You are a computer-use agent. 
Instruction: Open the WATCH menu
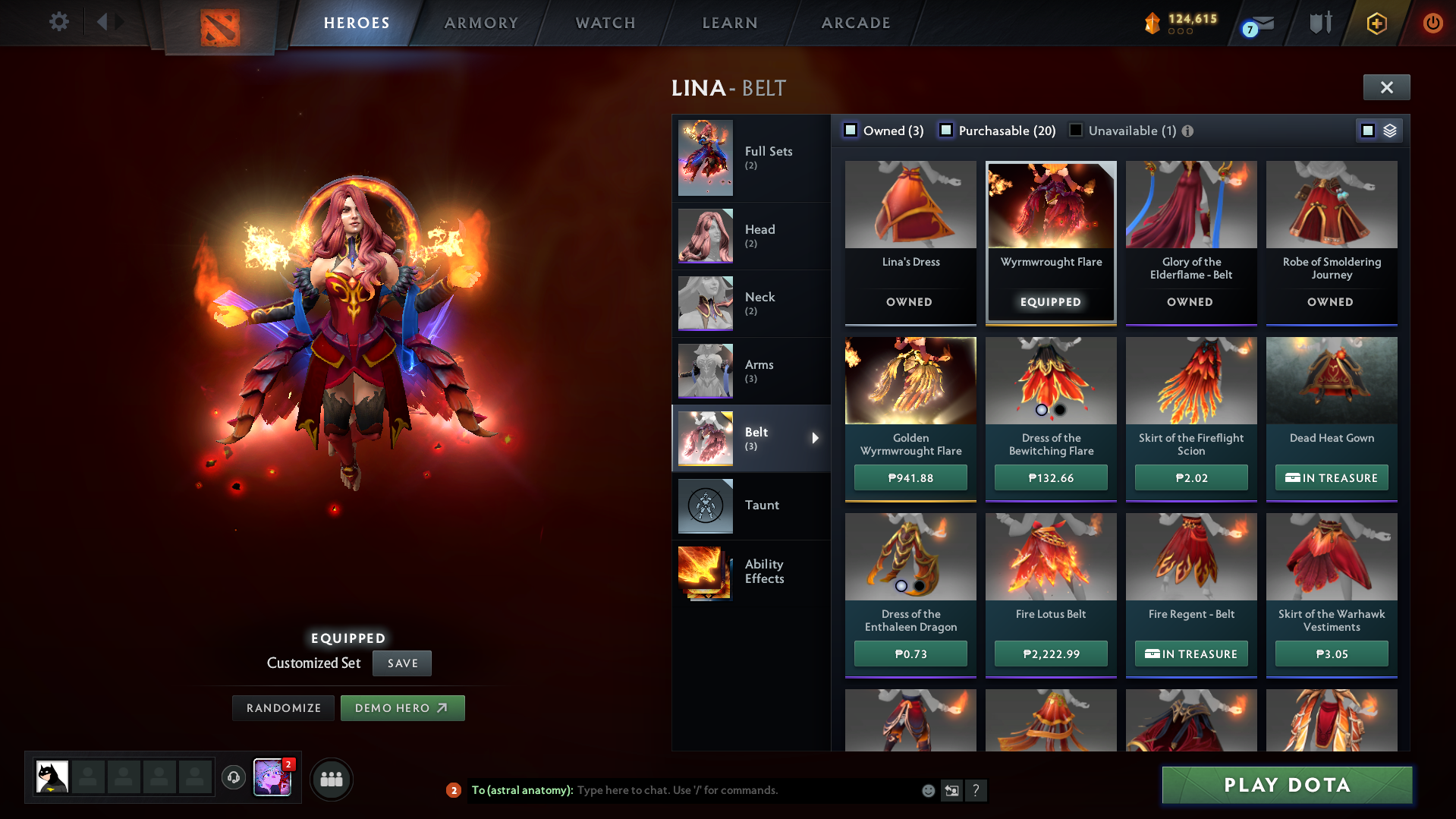[x=605, y=23]
